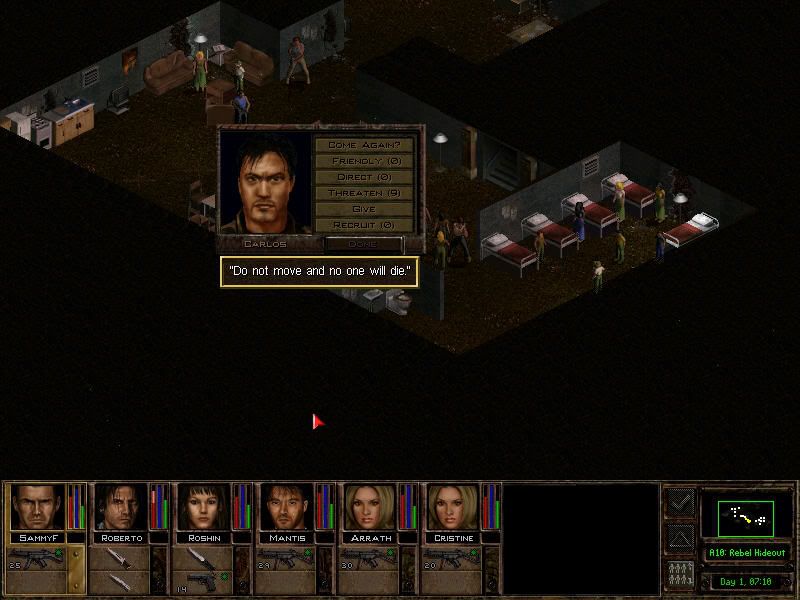
Task: Choose Threaten in the conversation menu
Action: (364, 193)
